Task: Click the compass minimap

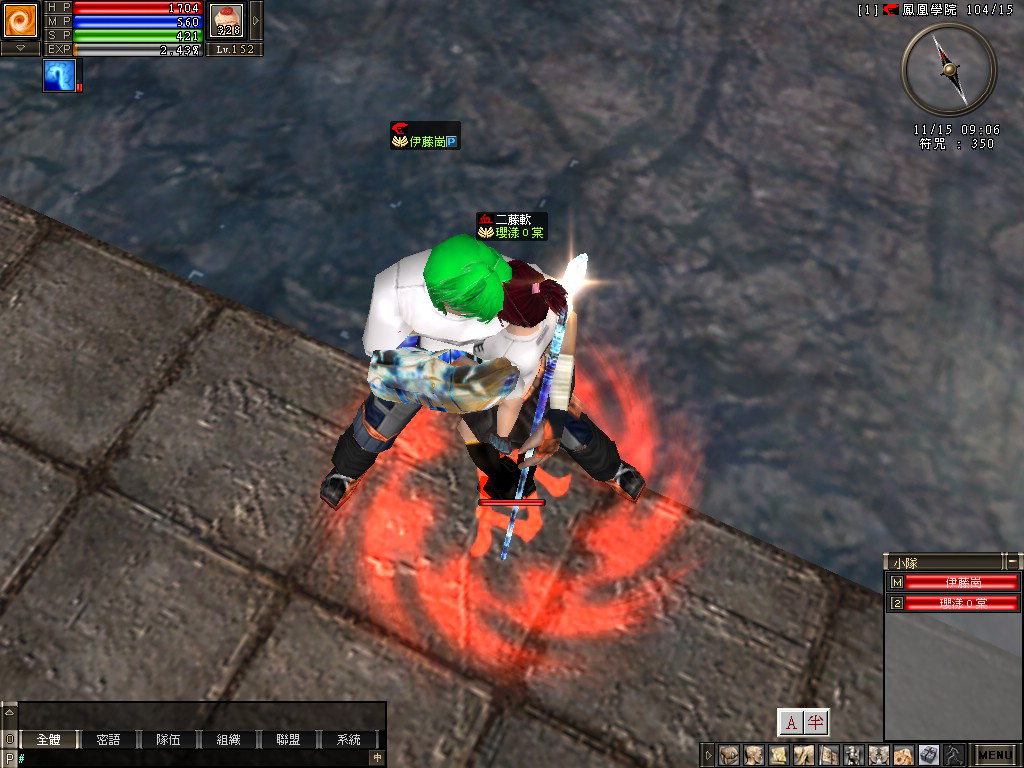Action: click(x=948, y=70)
